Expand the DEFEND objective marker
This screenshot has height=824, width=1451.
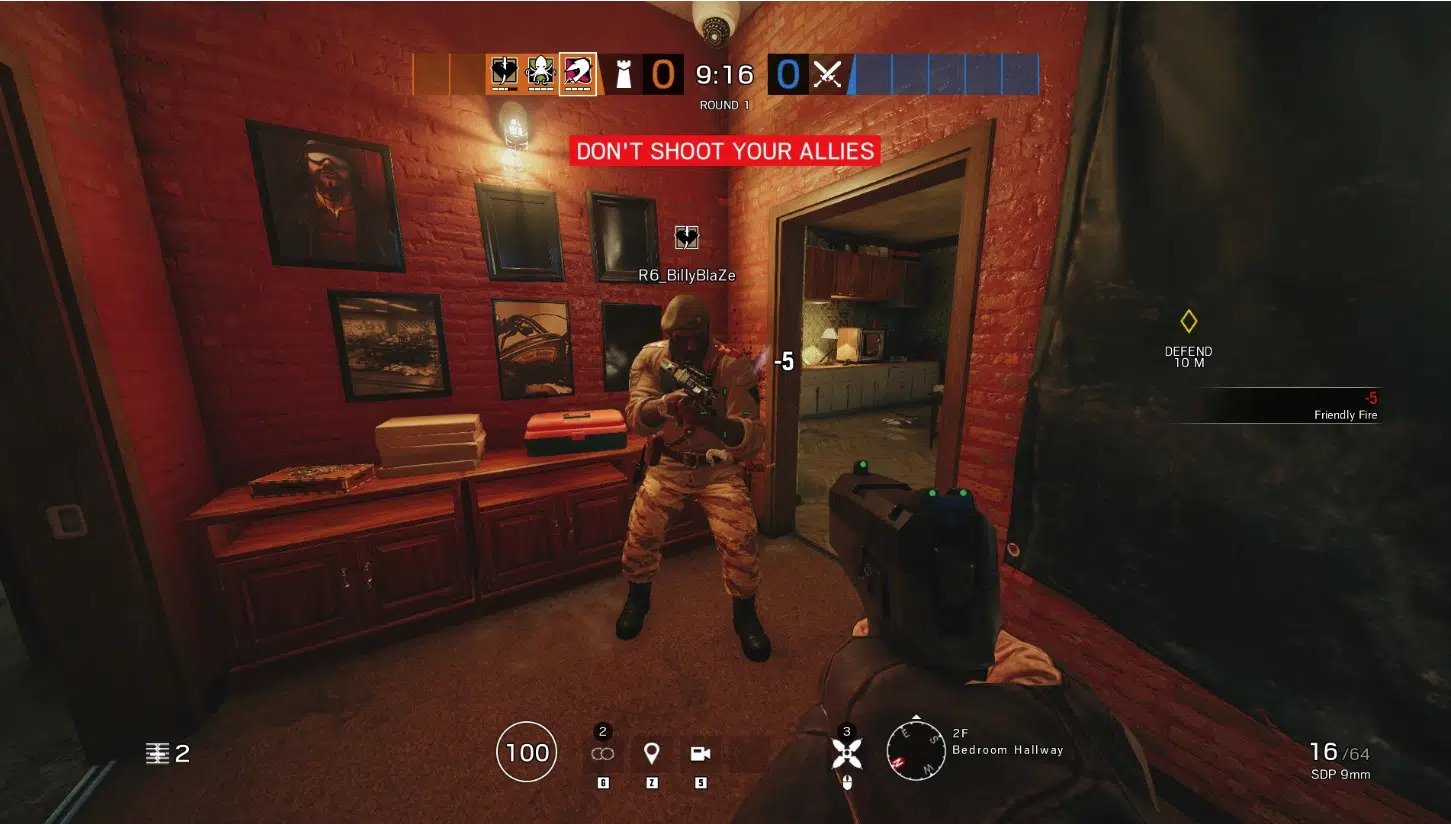click(x=1187, y=335)
